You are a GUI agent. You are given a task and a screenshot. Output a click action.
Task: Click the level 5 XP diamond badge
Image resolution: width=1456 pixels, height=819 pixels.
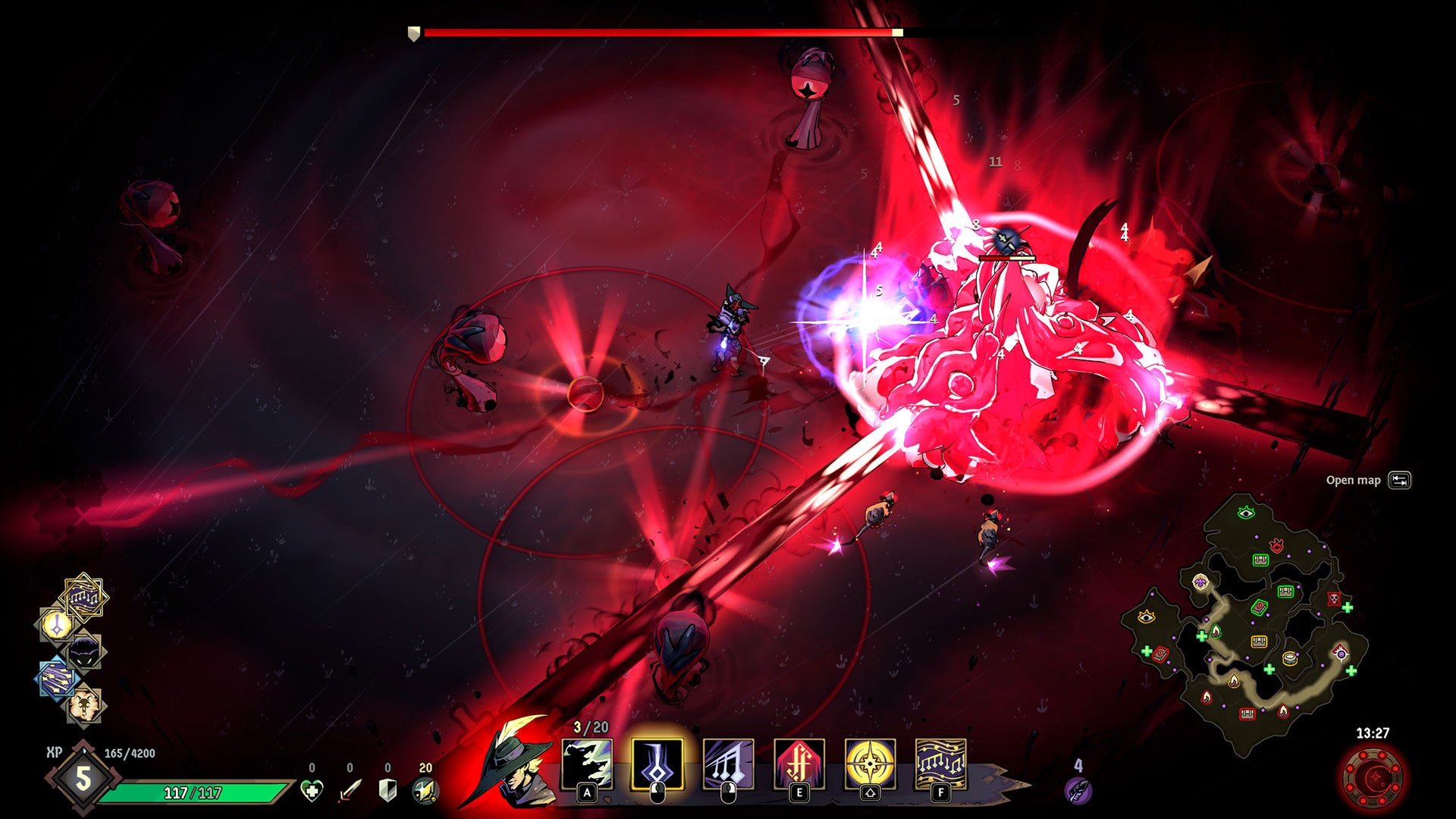tap(83, 778)
